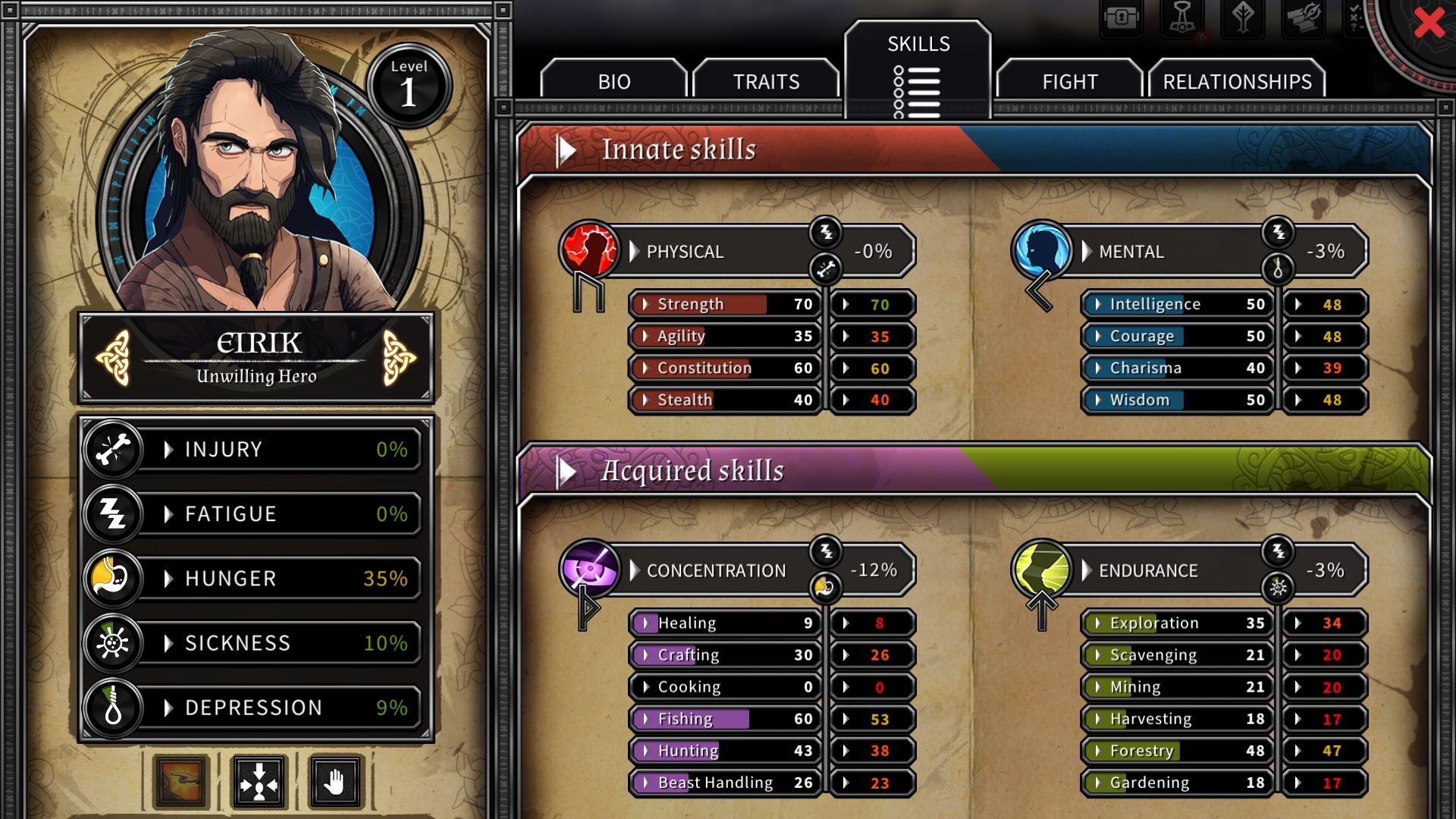Select the Strength skill row
Image resolution: width=1456 pixels, height=819 pixels.
[x=724, y=304]
